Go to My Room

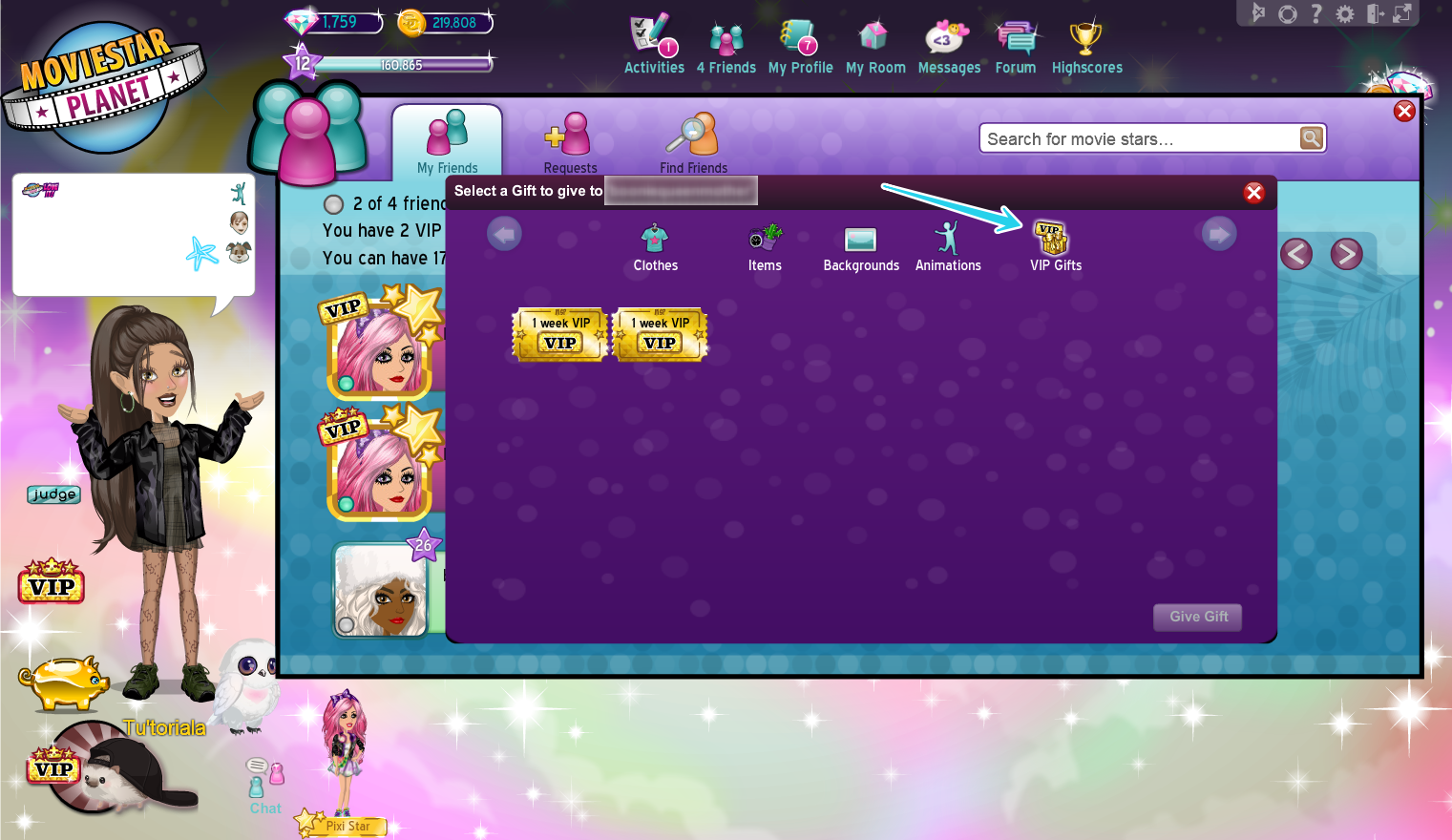click(874, 43)
